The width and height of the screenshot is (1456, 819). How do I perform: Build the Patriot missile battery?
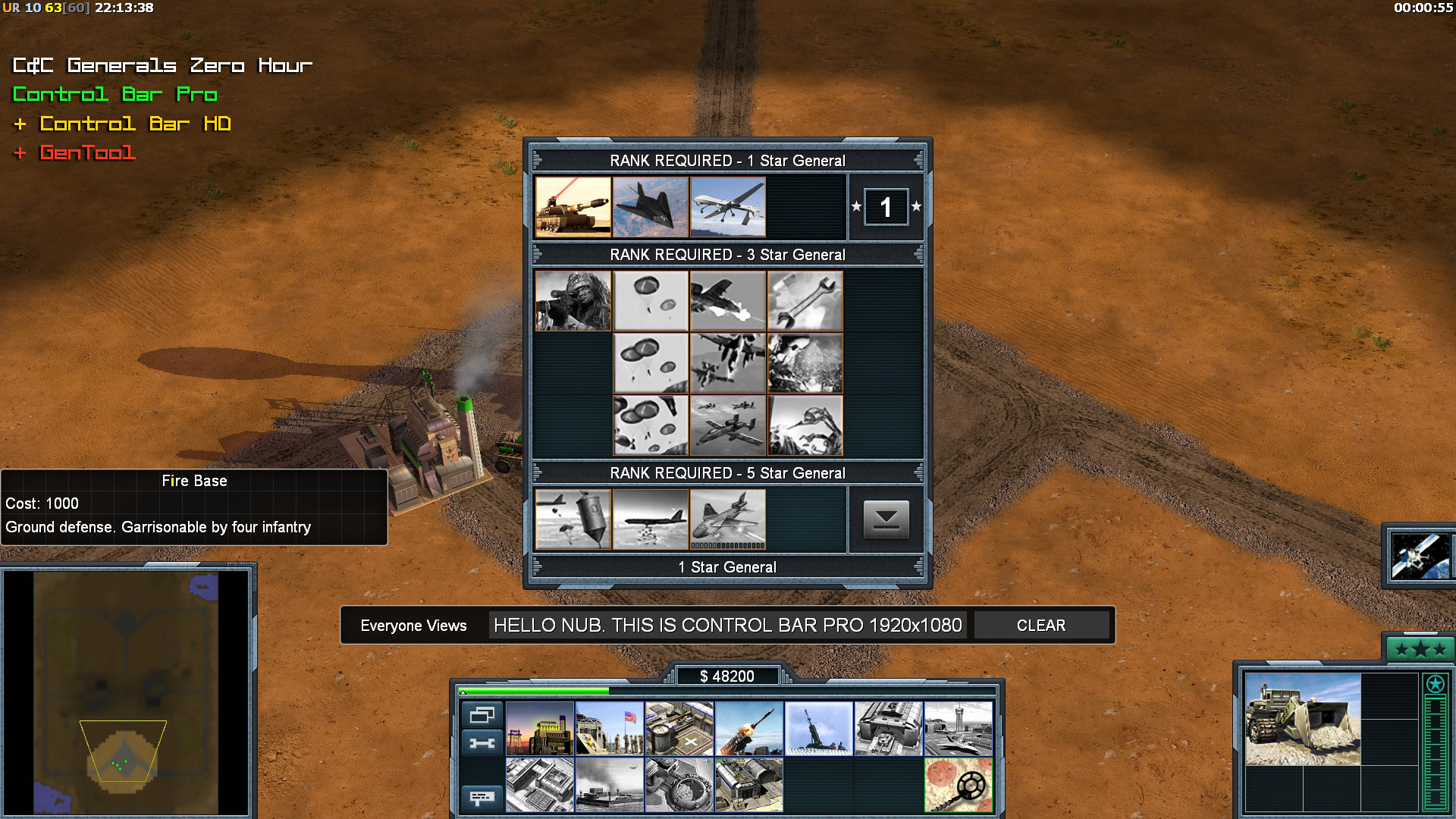749,729
